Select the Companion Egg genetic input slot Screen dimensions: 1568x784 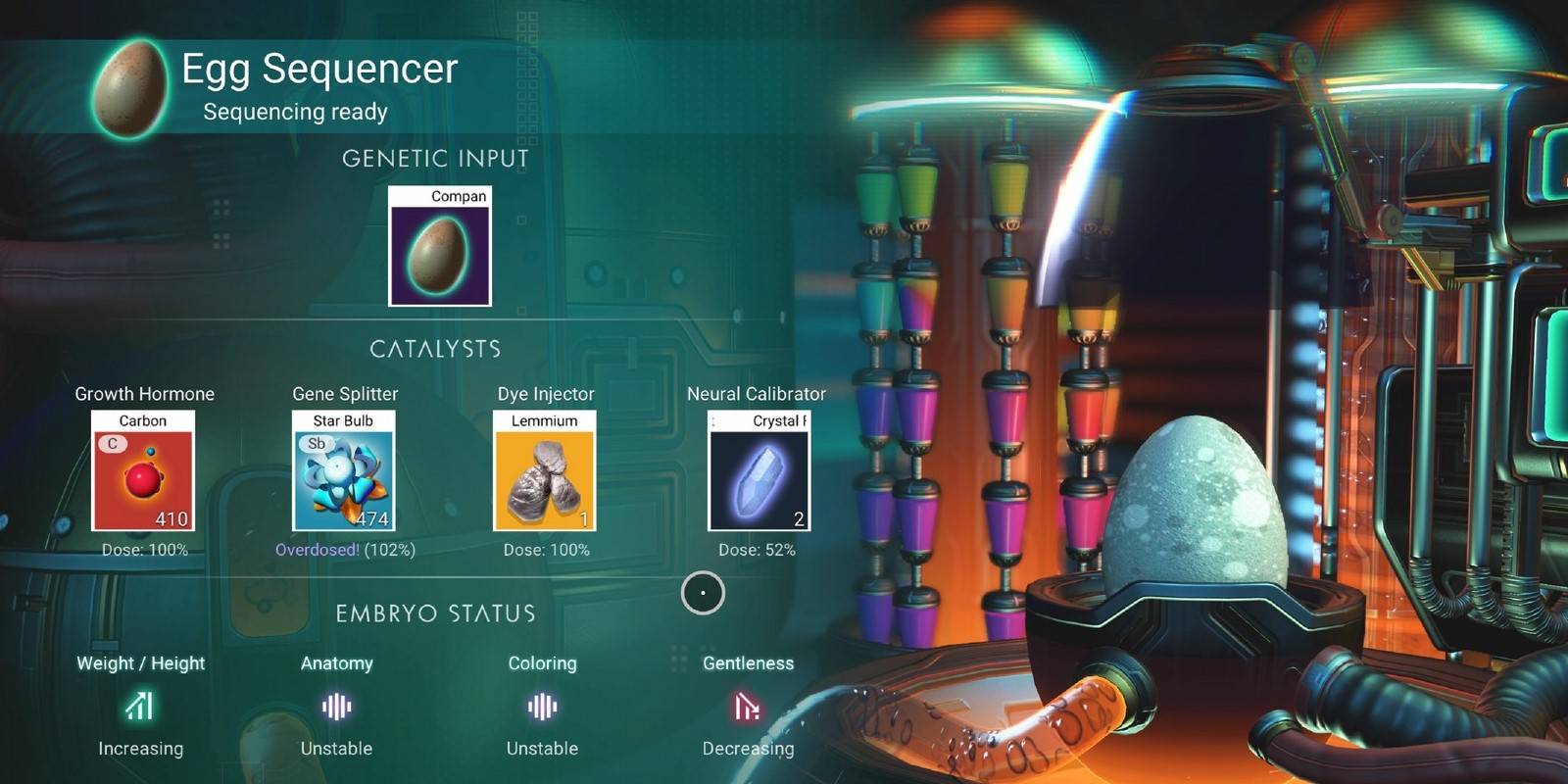coord(439,247)
